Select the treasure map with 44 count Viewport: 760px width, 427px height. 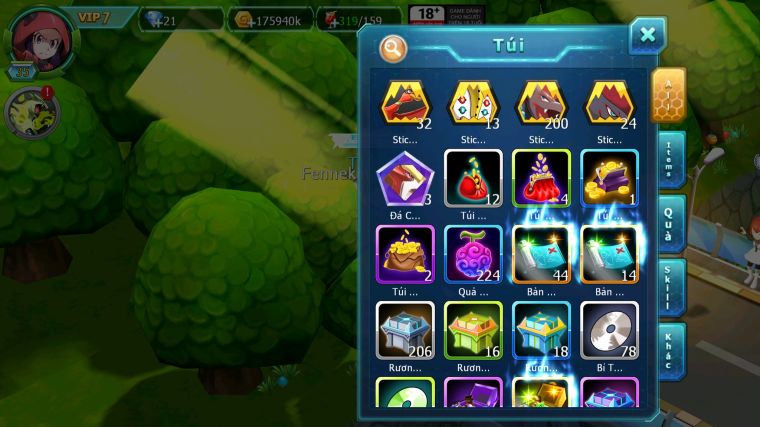(541, 253)
